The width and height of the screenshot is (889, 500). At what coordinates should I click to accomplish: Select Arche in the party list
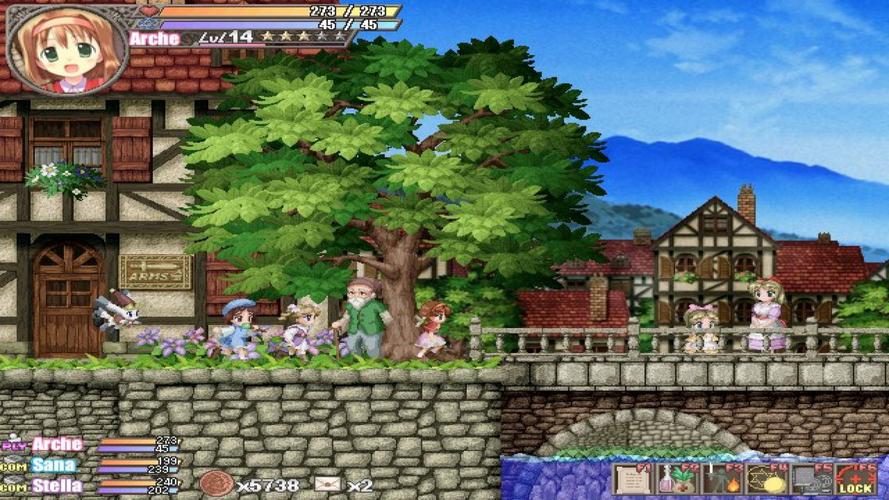click(x=56, y=444)
